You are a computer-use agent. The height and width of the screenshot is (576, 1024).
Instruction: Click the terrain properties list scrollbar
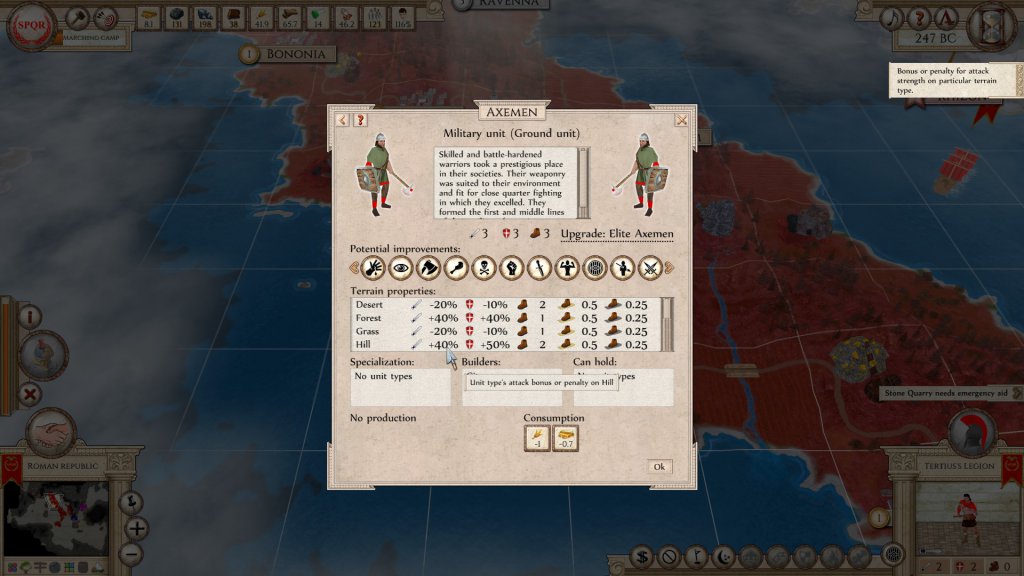(668, 323)
